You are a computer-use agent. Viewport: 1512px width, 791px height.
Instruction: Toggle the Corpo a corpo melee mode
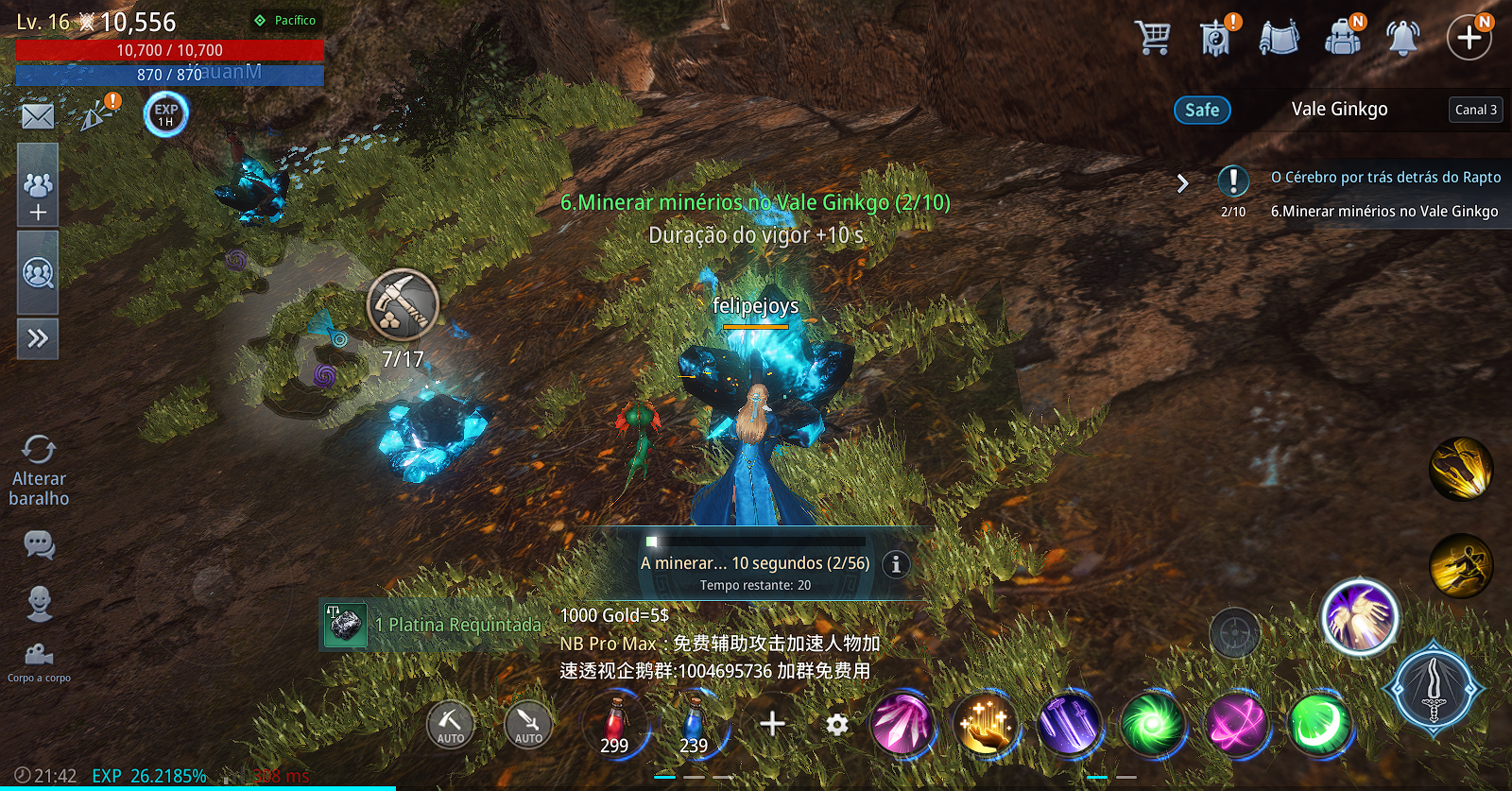pyautogui.click(x=39, y=659)
